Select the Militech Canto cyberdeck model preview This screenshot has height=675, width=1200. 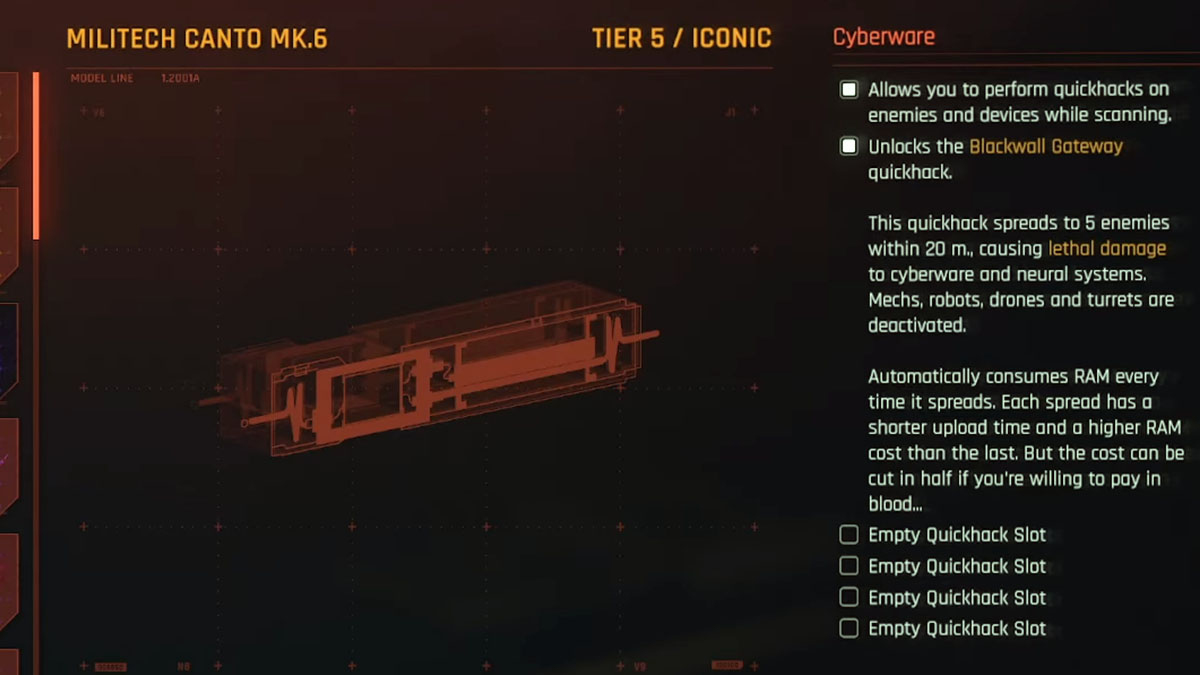click(430, 370)
